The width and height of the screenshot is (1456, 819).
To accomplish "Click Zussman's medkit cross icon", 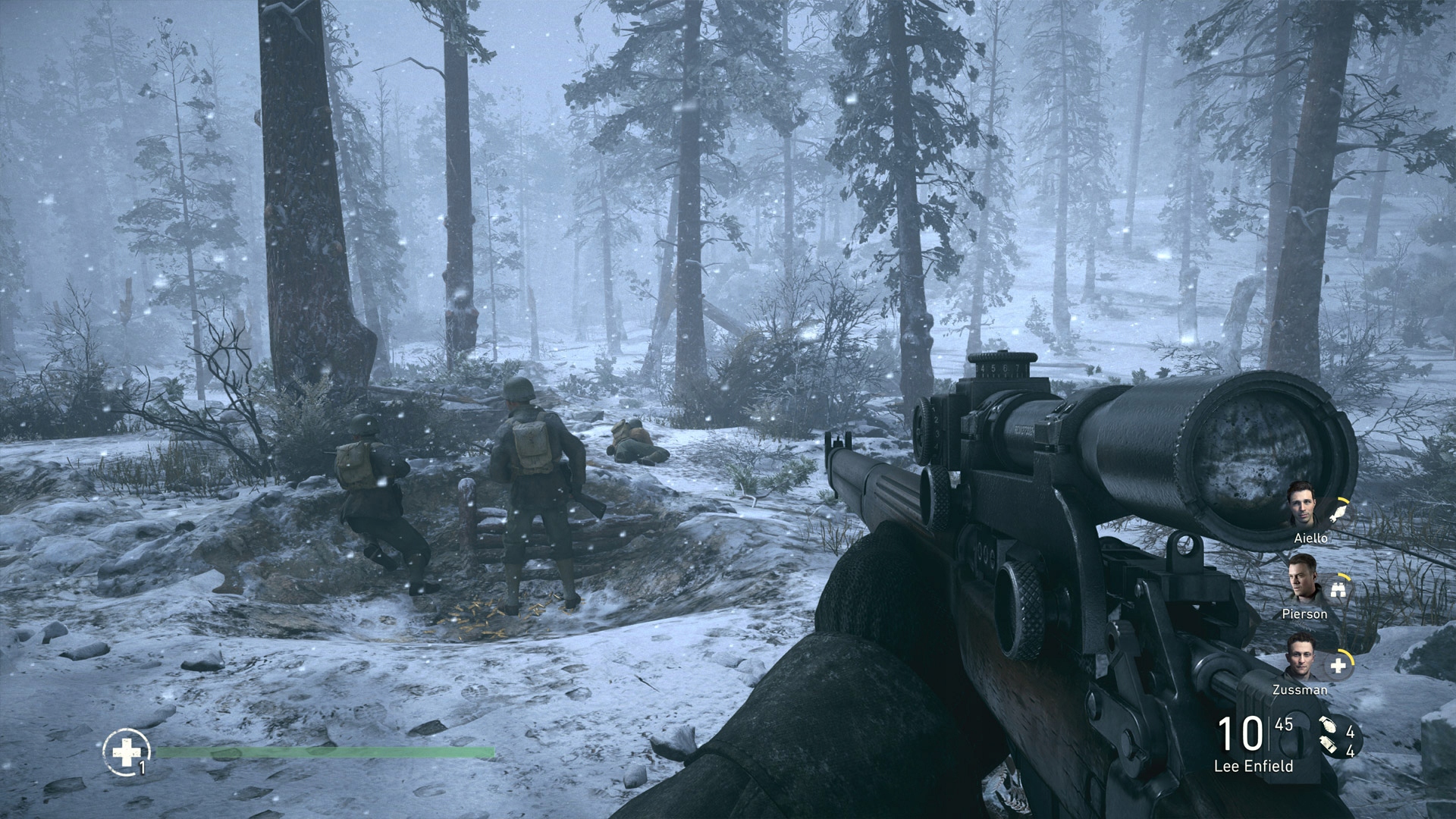I will click(x=1338, y=664).
